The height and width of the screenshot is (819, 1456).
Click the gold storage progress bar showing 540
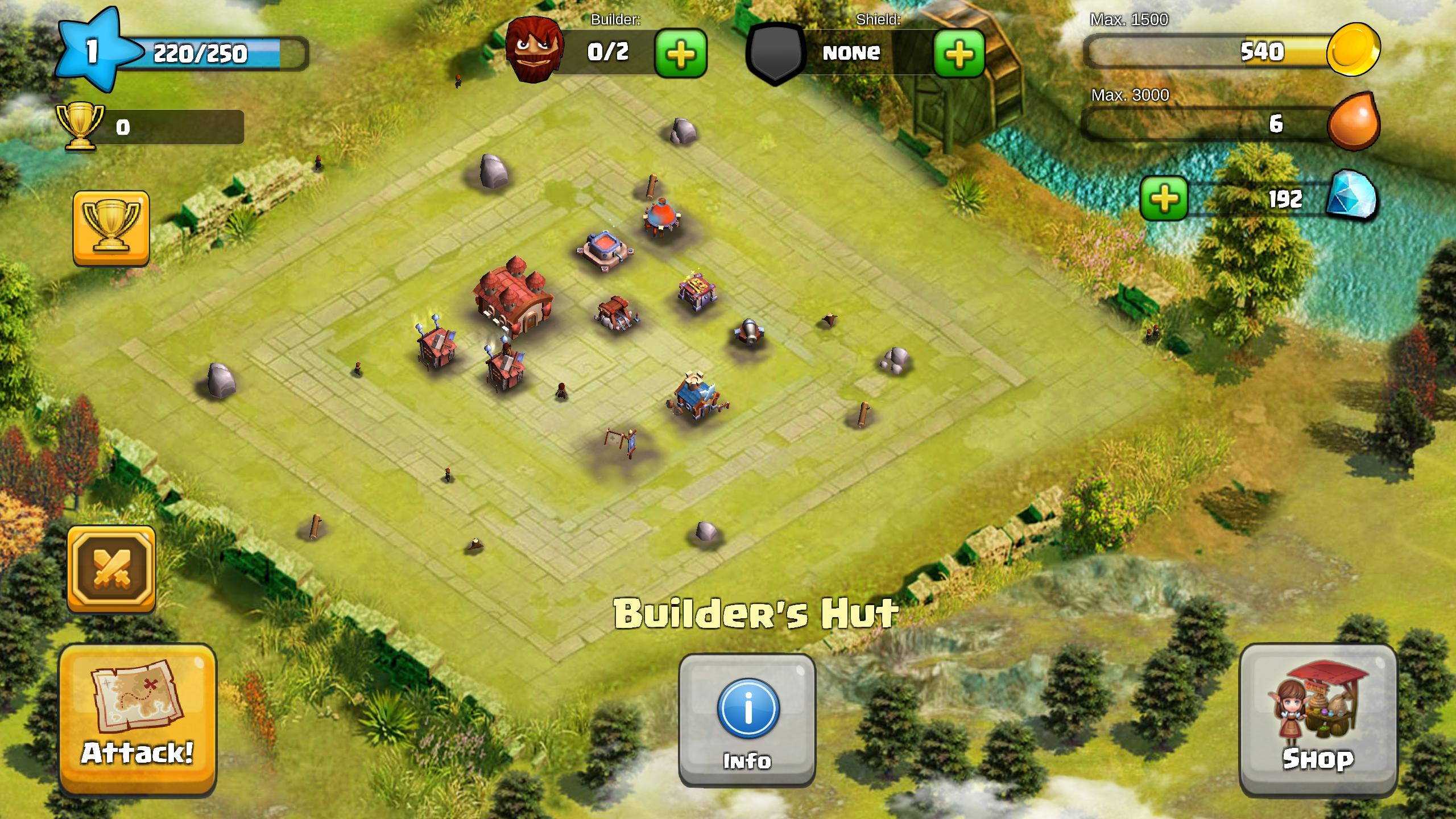(1223, 51)
